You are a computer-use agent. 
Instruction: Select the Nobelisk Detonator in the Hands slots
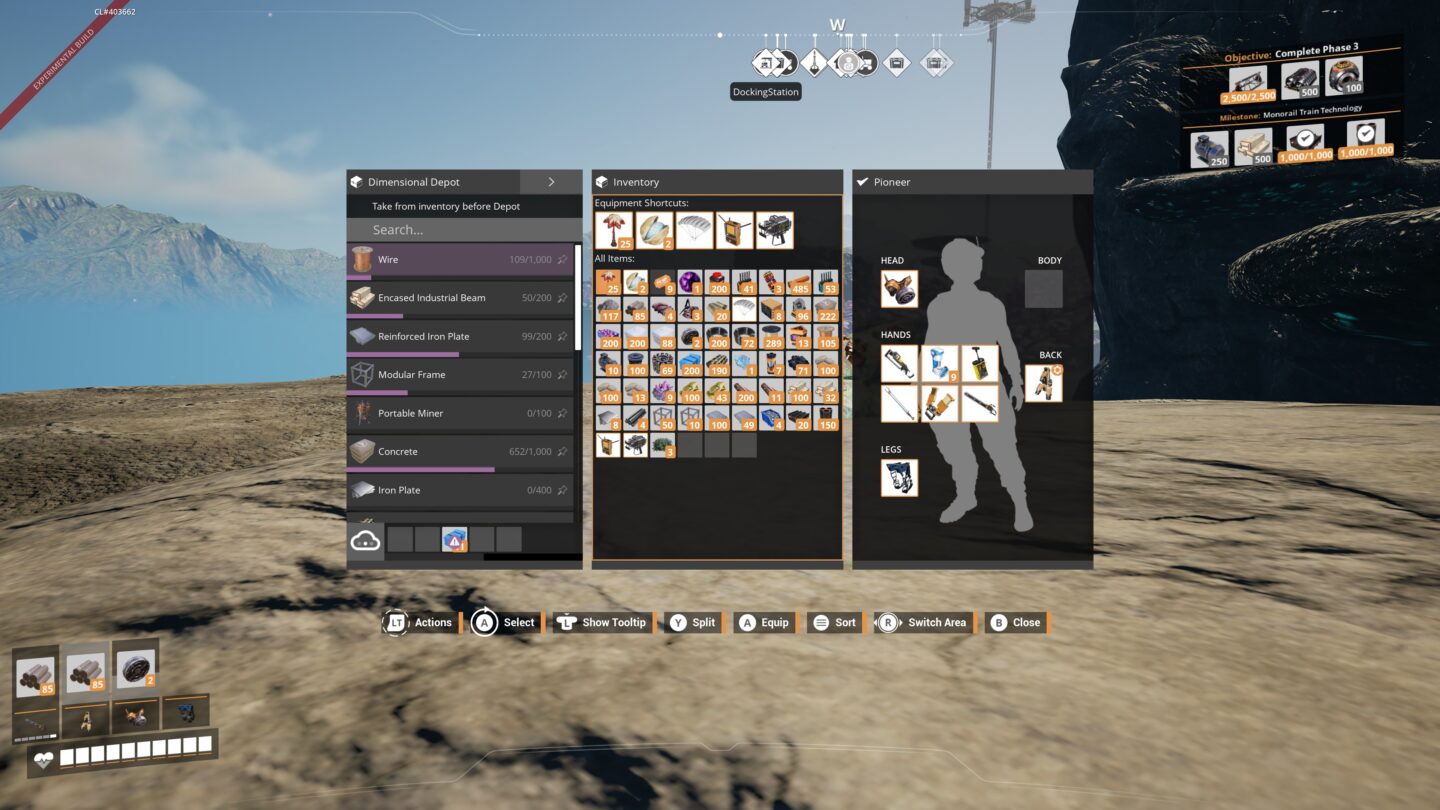[978, 361]
